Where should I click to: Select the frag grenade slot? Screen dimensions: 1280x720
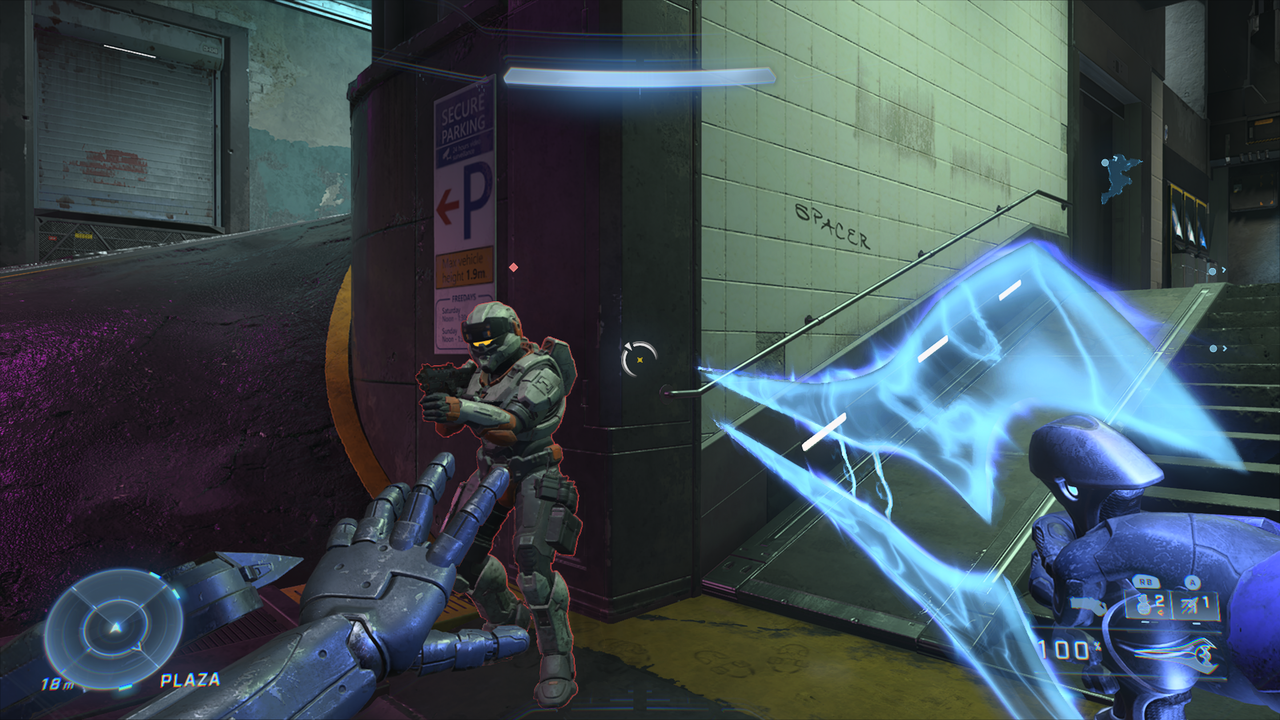[1146, 604]
